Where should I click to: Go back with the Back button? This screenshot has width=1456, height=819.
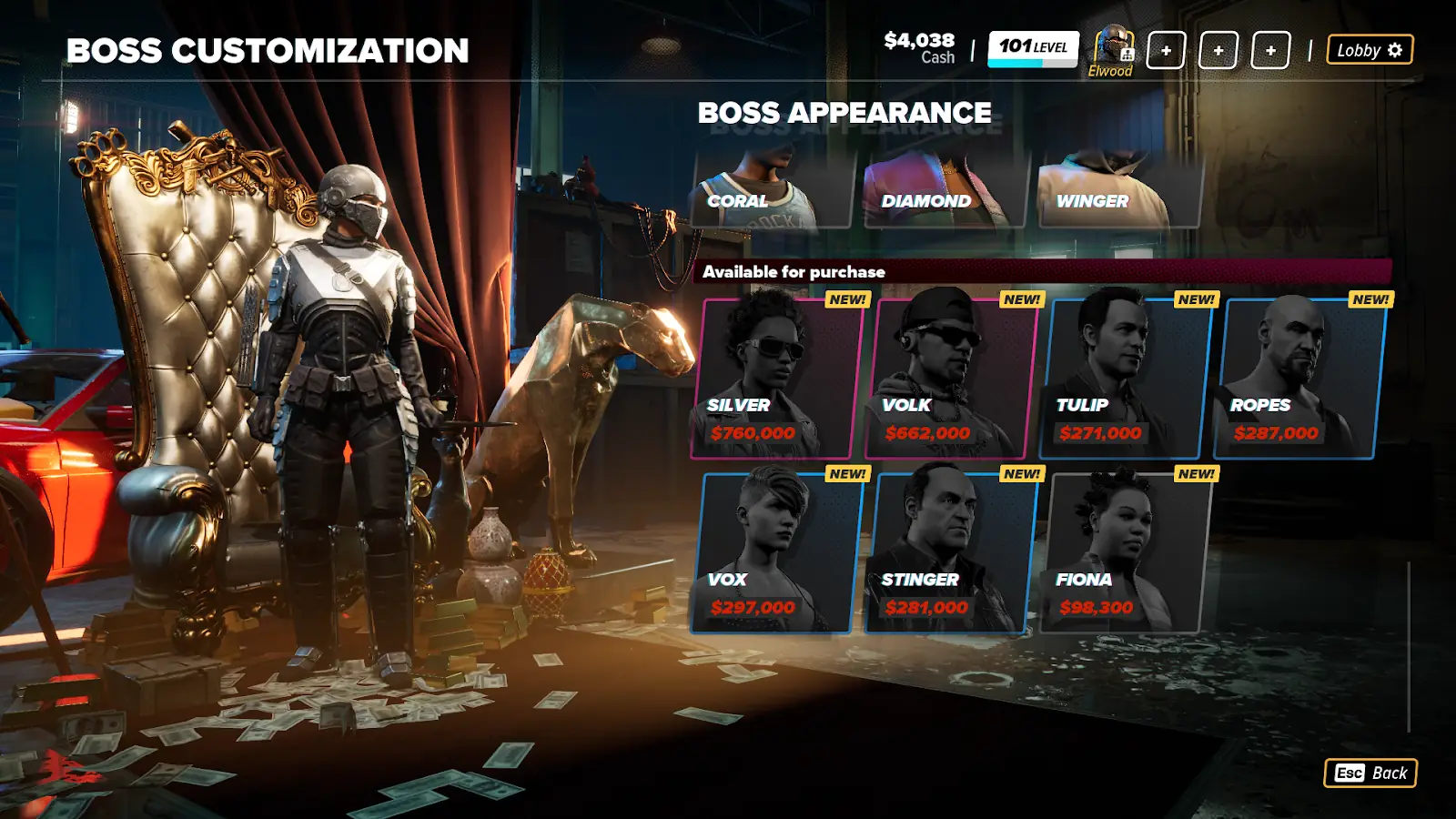click(1370, 773)
